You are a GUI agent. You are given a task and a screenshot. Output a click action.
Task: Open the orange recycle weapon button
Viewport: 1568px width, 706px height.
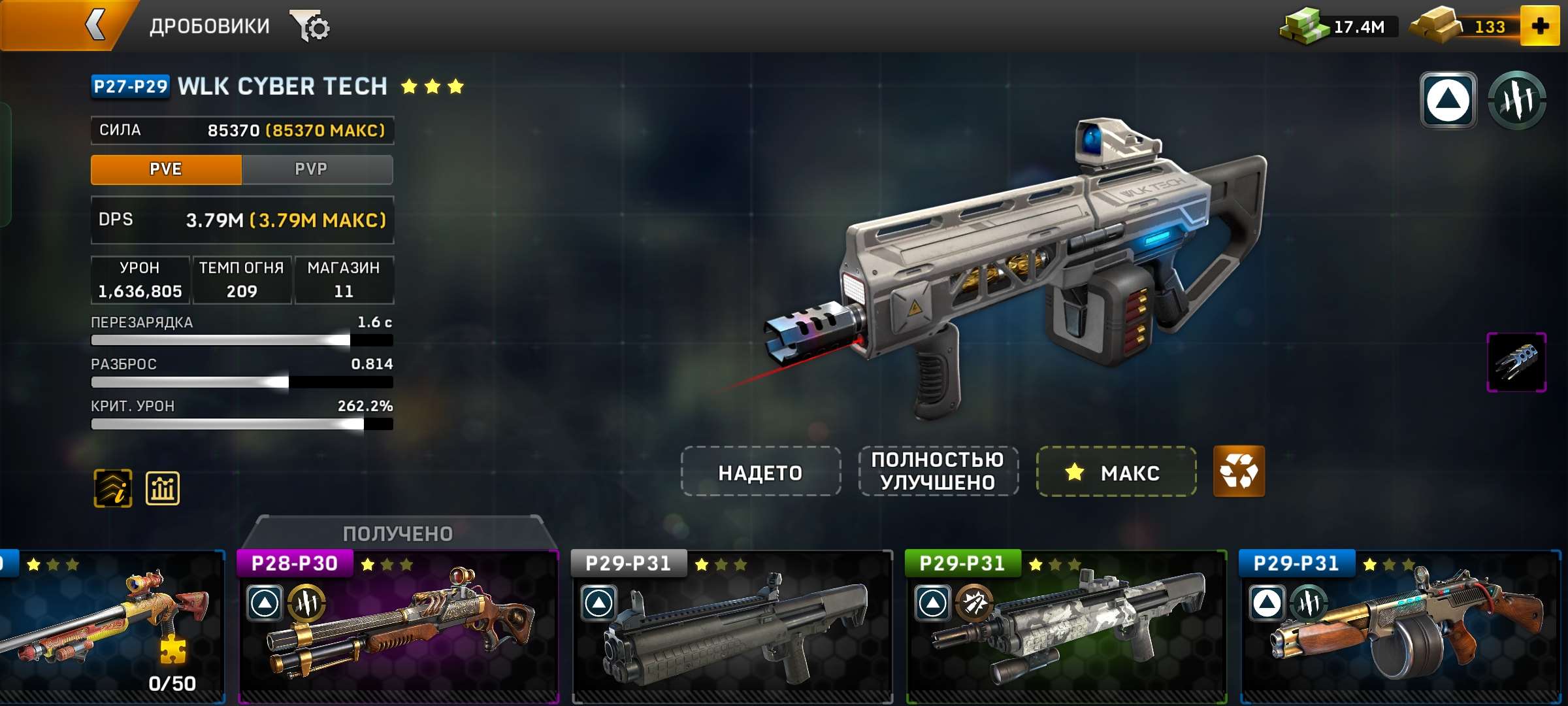click(x=1239, y=471)
